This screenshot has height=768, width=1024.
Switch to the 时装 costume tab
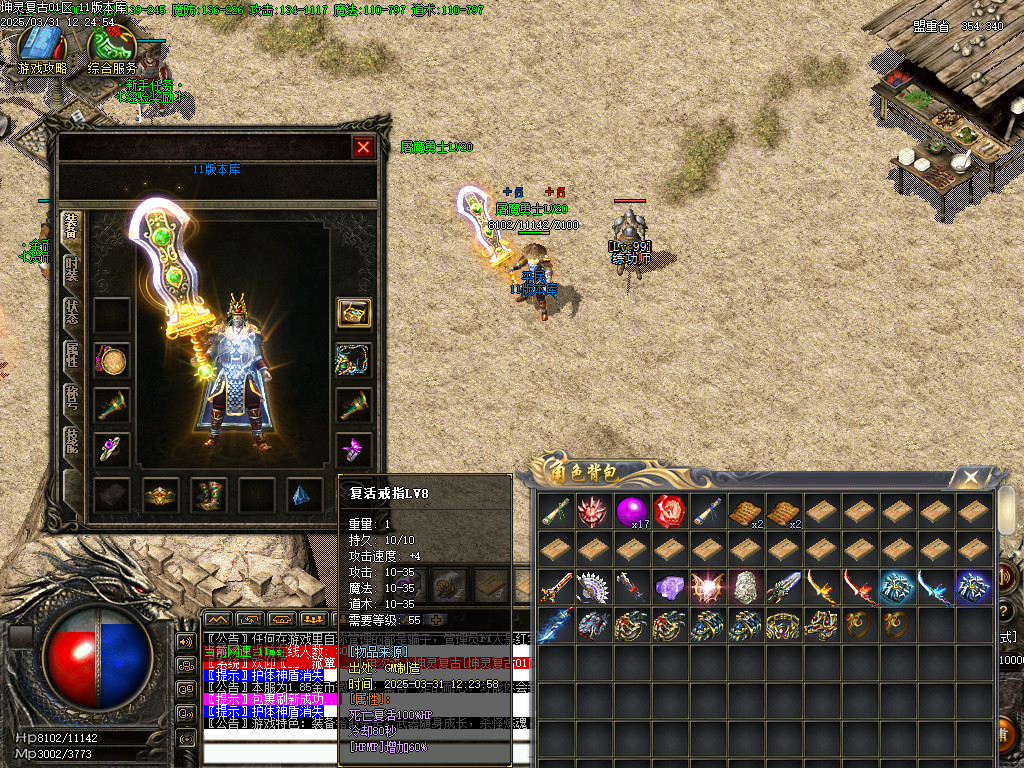click(x=72, y=270)
